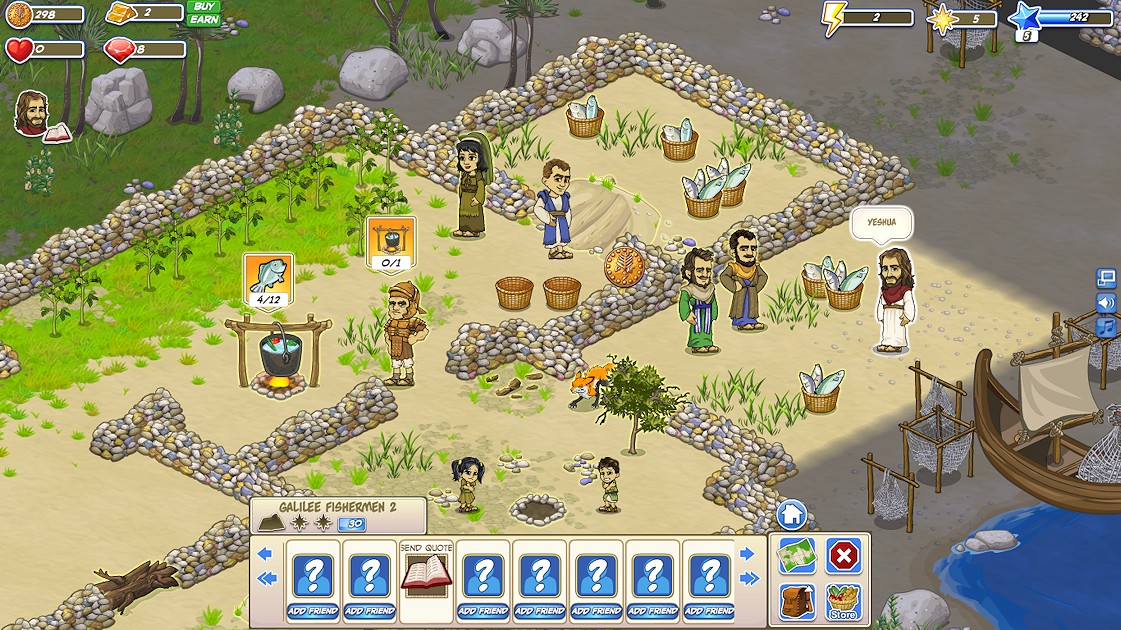1121x630 pixels.
Task: Click the green Earn button
Action: (x=204, y=19)
